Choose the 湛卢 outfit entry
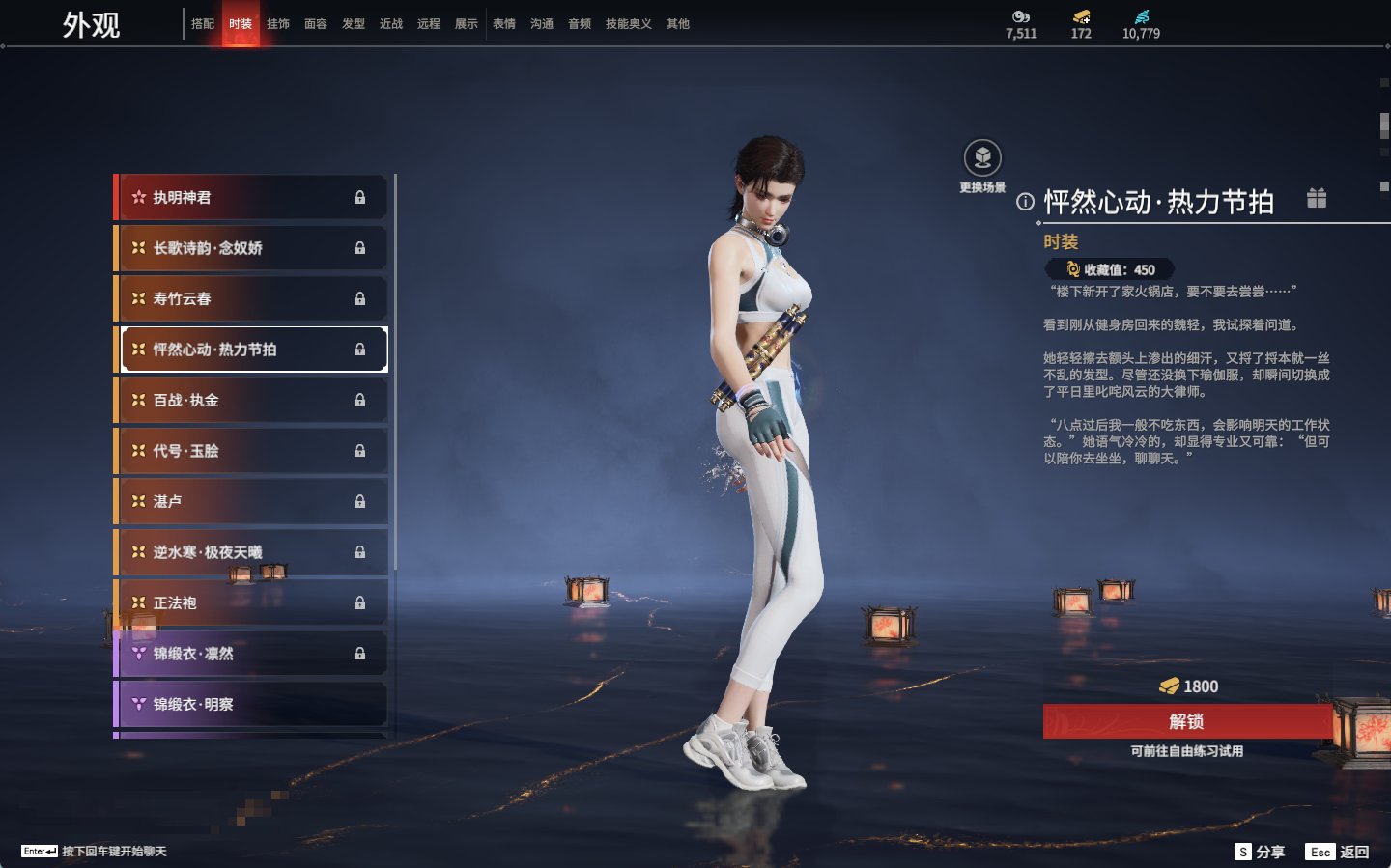 (251, 501)
